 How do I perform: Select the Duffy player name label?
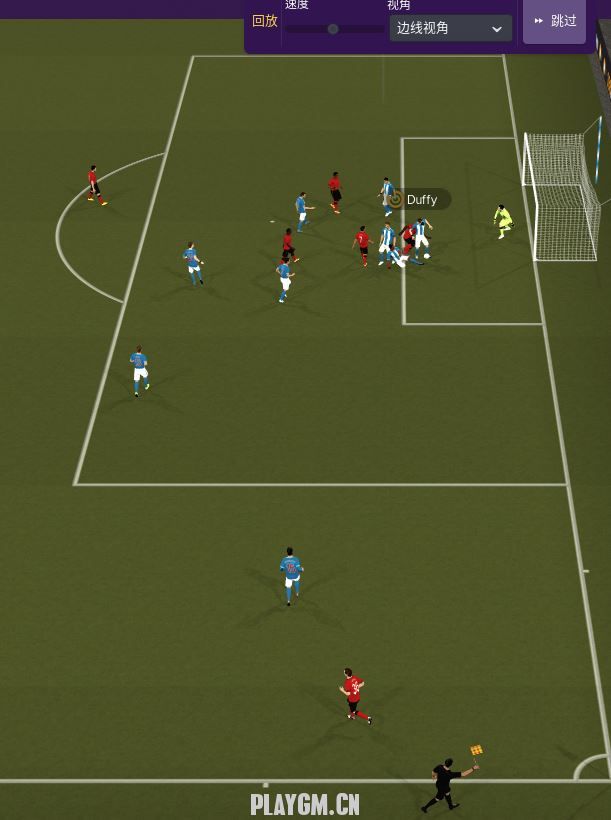419,200
